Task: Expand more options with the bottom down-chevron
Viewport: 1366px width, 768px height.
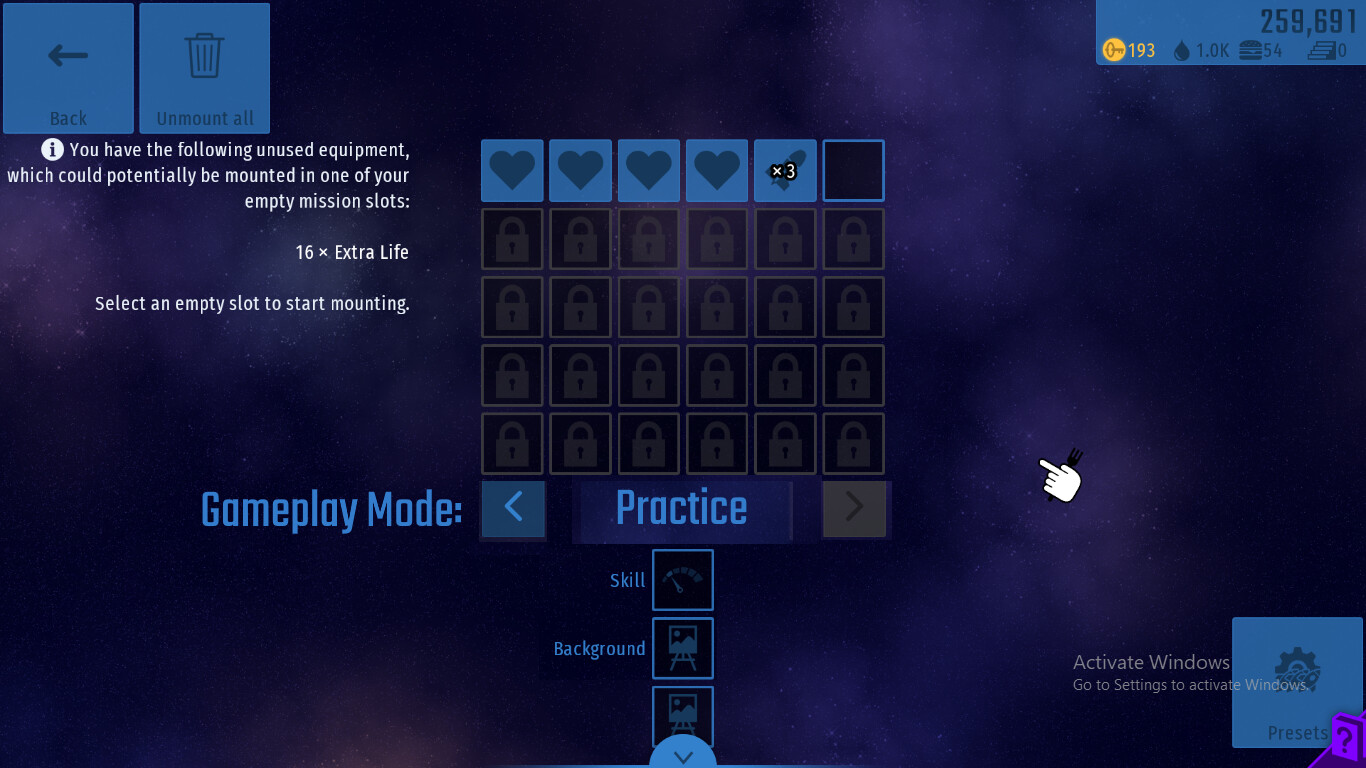Action: tap(683, 755)
